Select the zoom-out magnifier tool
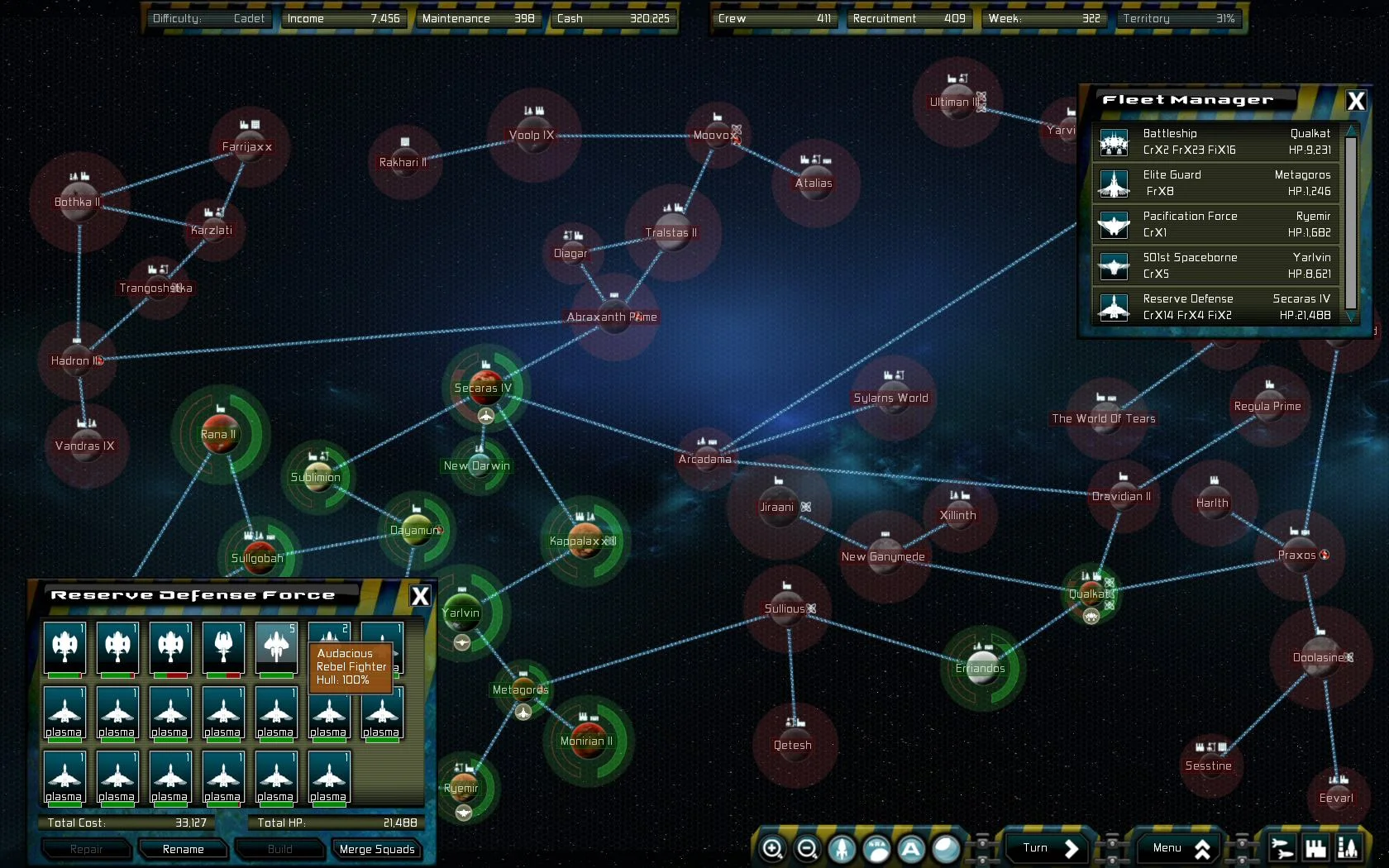 (807, 848)
